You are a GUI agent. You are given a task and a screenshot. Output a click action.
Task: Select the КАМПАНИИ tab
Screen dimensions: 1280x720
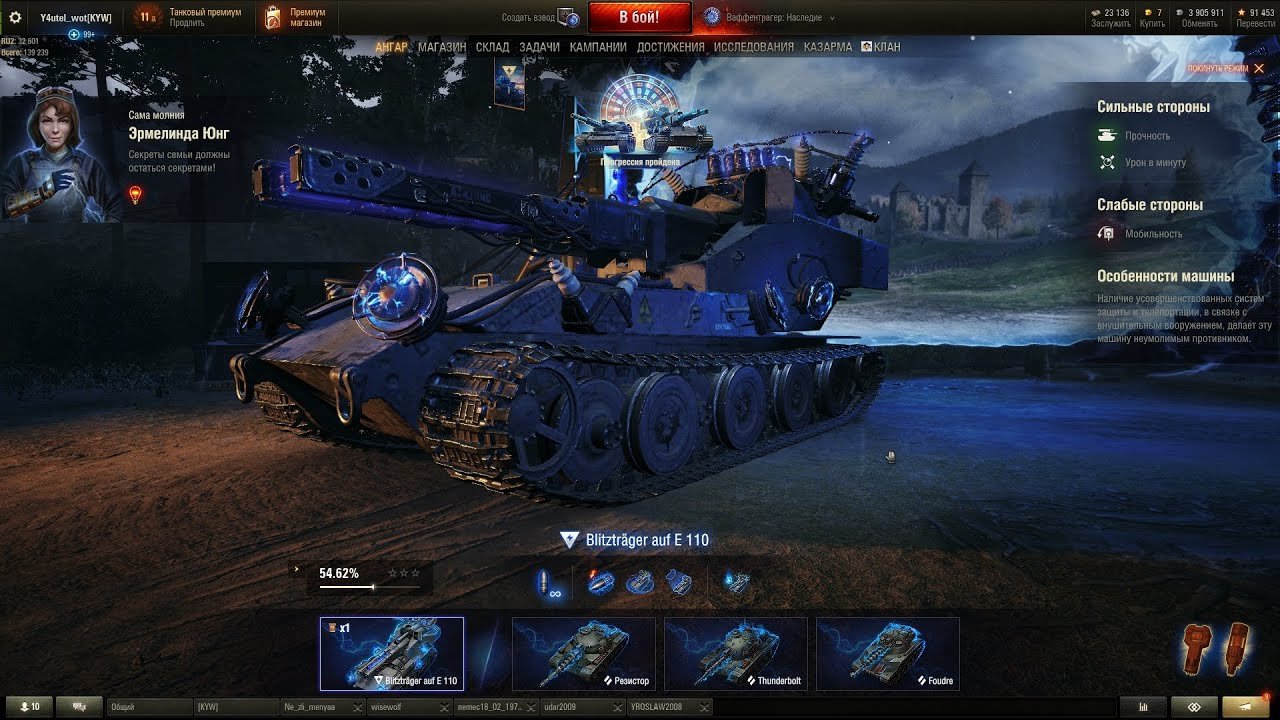(x=598, y=47)
